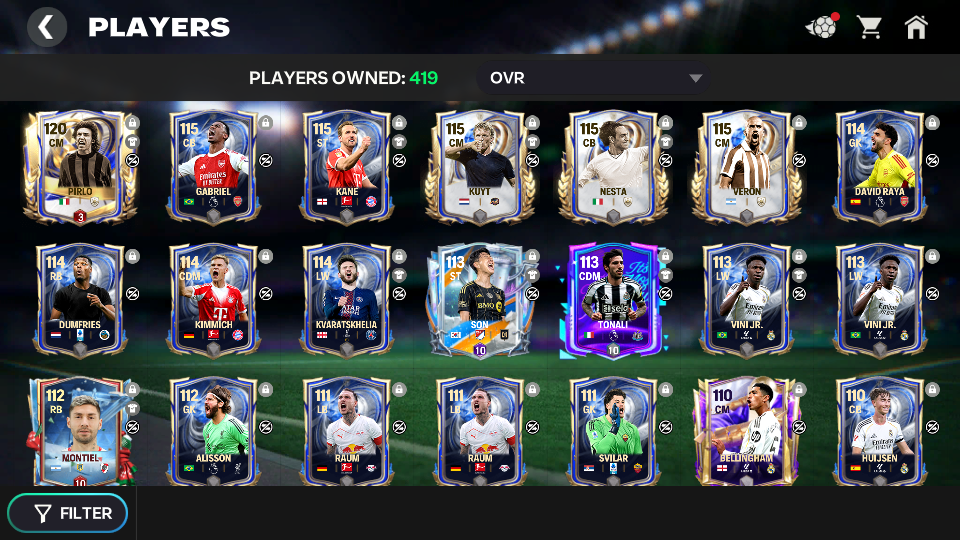Open the Filter options

(x=68, y=513)
